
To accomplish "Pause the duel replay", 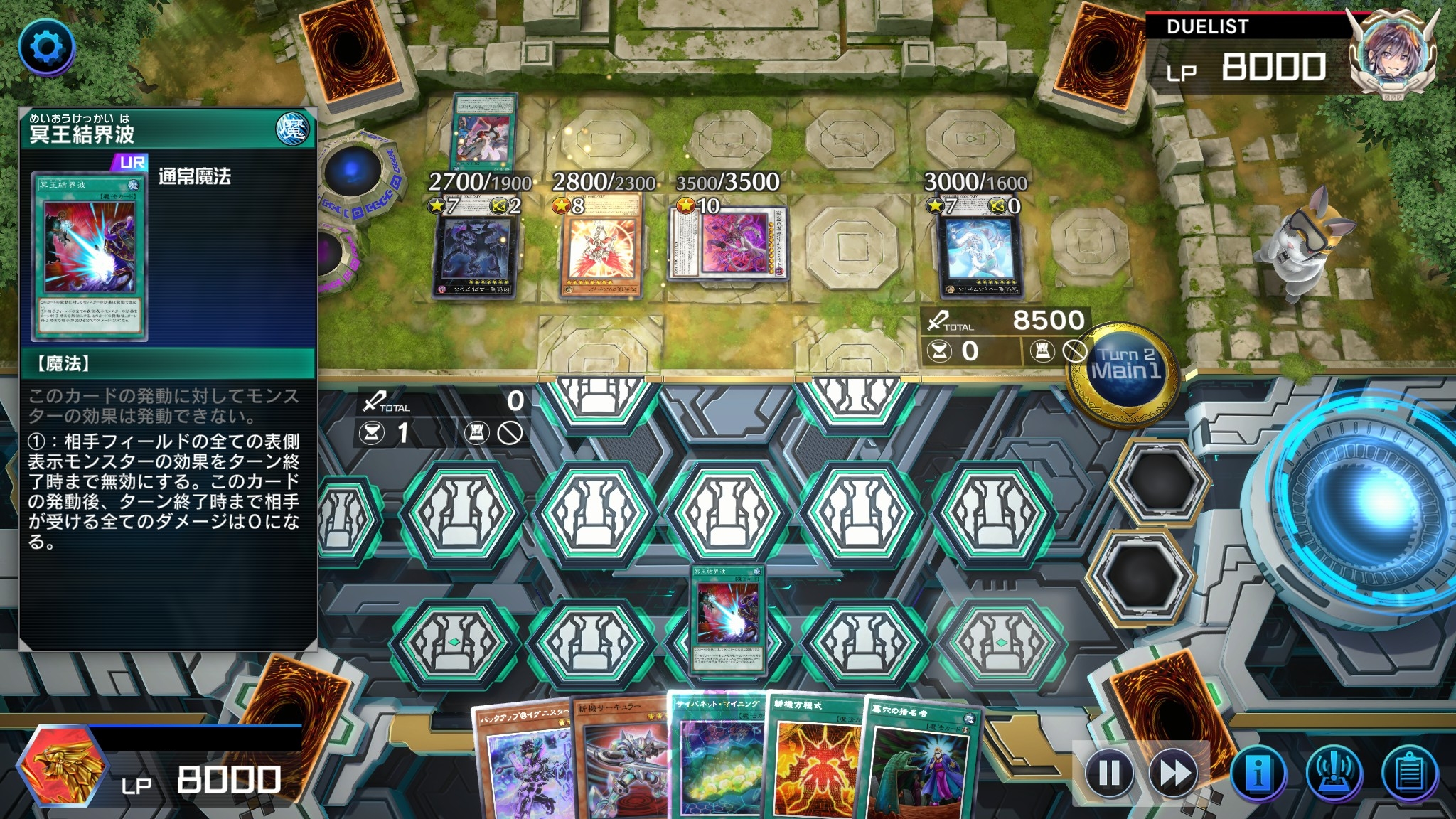I will pos(1109,773).
